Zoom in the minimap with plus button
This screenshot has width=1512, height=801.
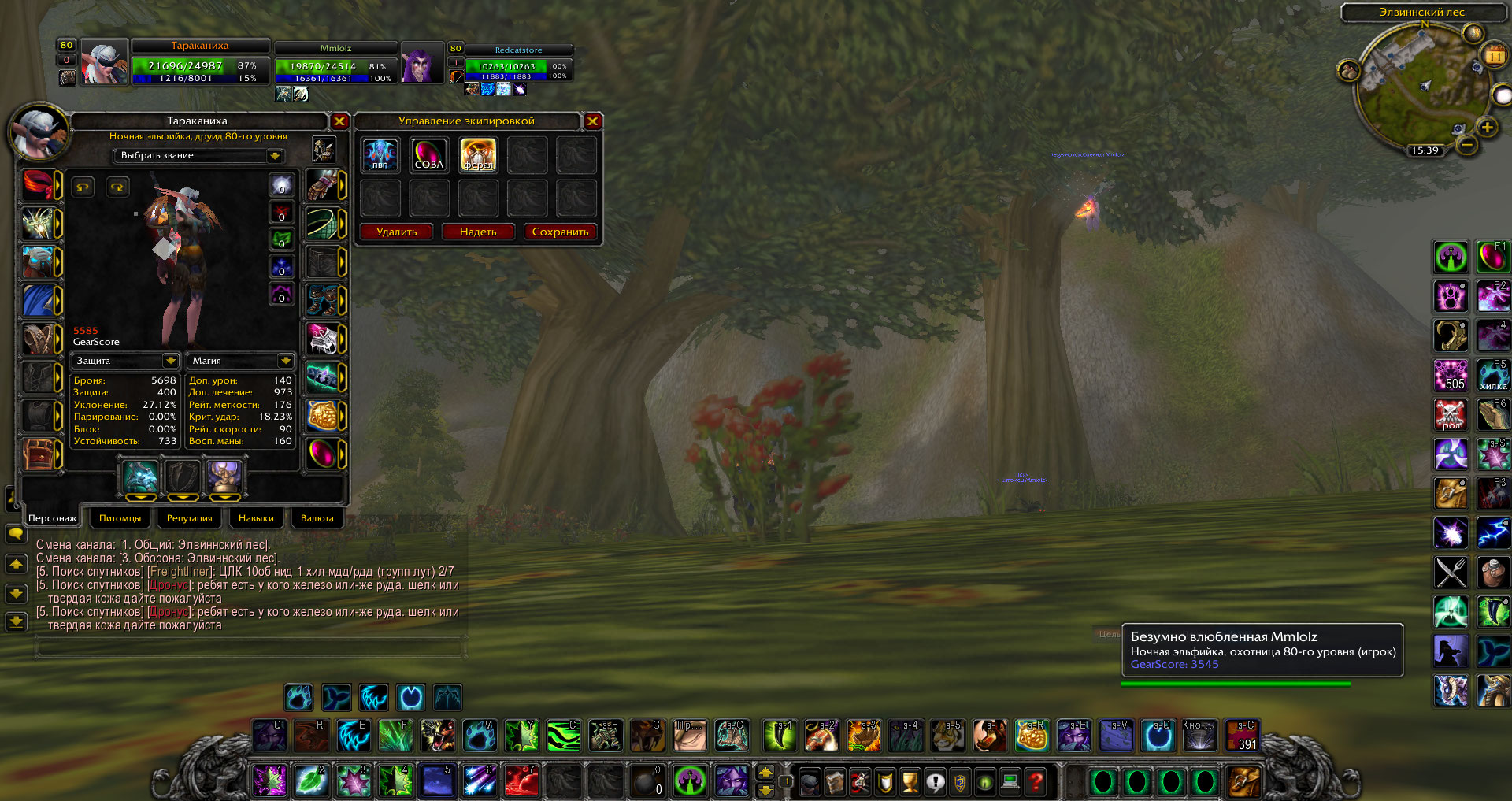(1487, 128)
